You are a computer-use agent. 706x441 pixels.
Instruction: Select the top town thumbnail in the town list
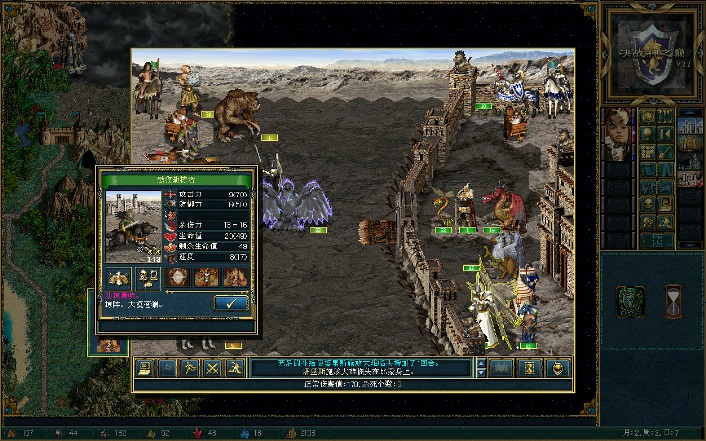tap(689, 124)
